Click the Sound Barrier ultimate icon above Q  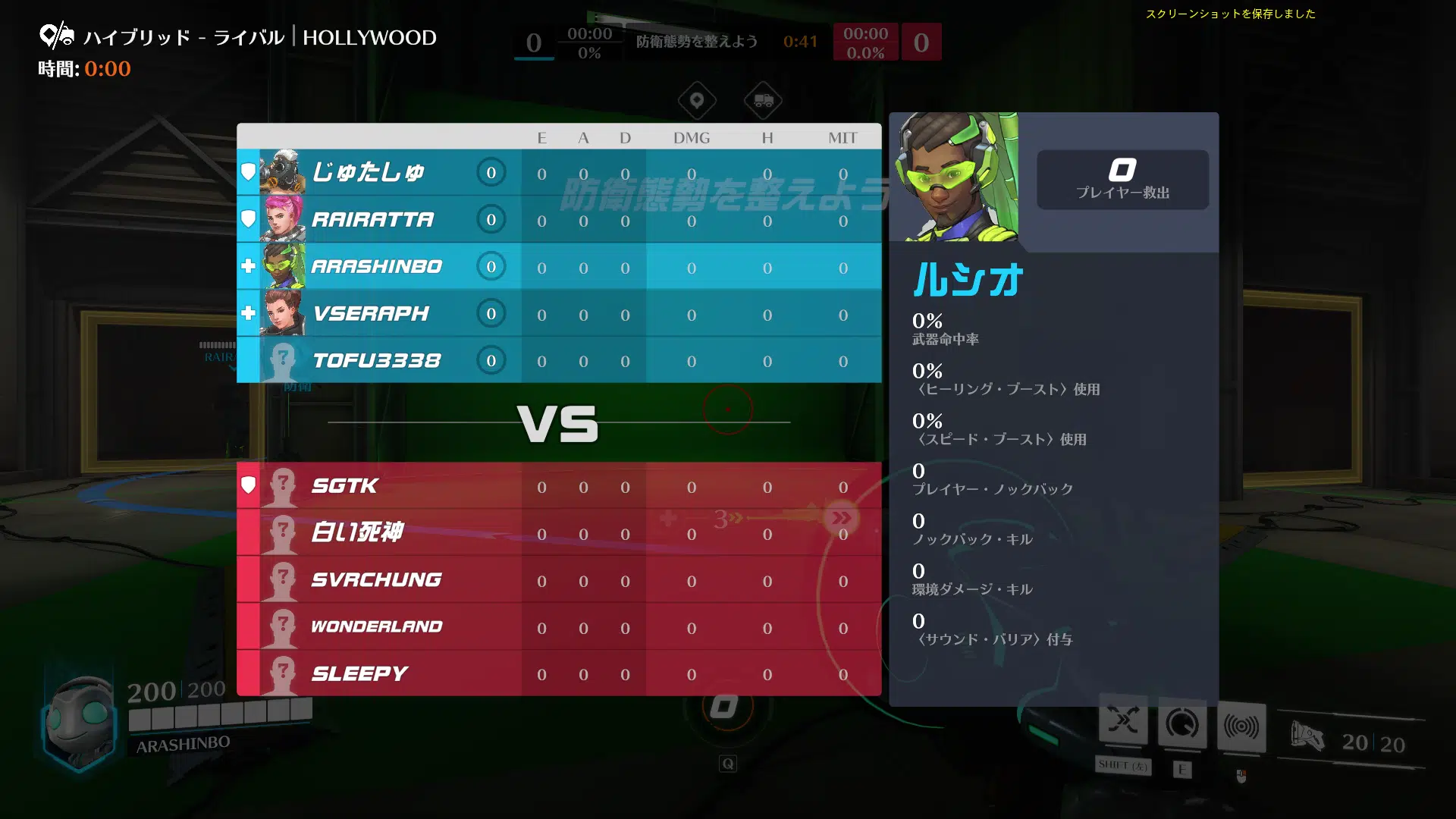tap(725, 705)
